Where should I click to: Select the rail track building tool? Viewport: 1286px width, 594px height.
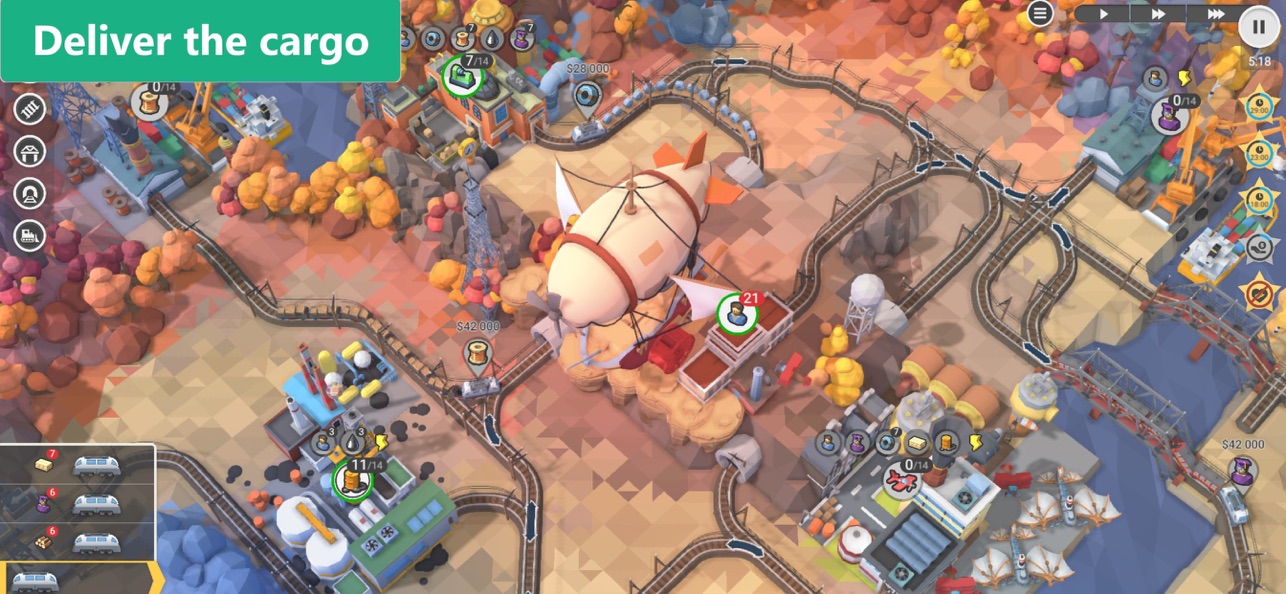click(x=30, y=109)
